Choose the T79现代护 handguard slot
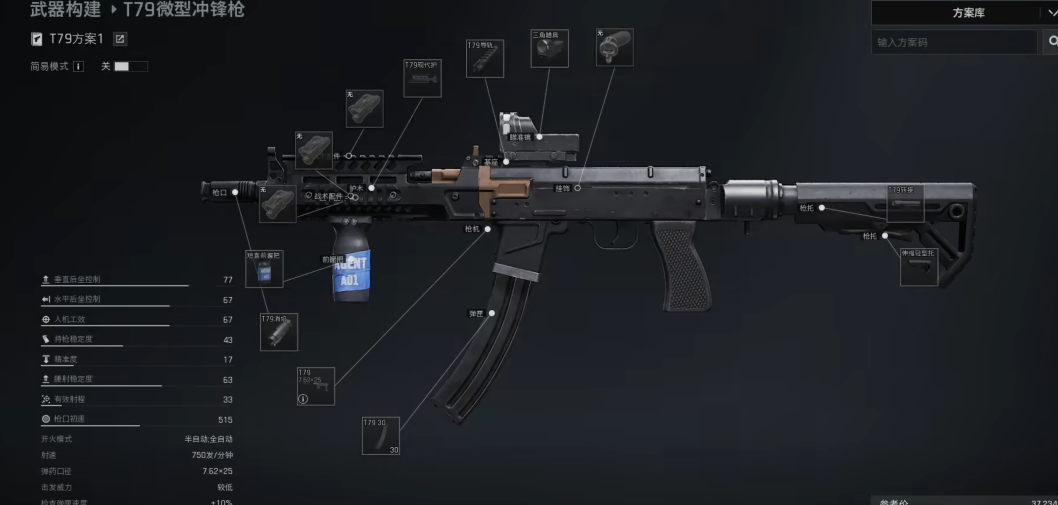This screenshot has width=1058, height=505. coord(422,78)
